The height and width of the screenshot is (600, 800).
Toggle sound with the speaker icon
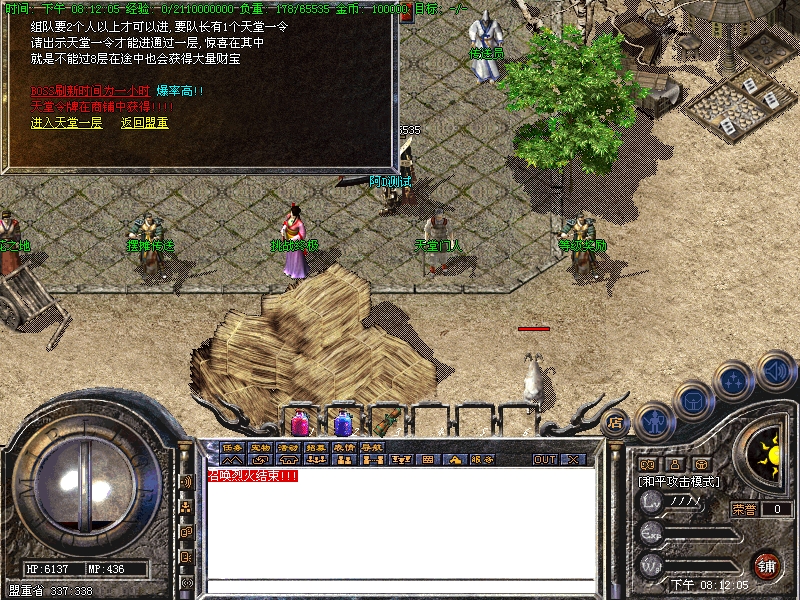pyautogui.click(x=775, y=371)
